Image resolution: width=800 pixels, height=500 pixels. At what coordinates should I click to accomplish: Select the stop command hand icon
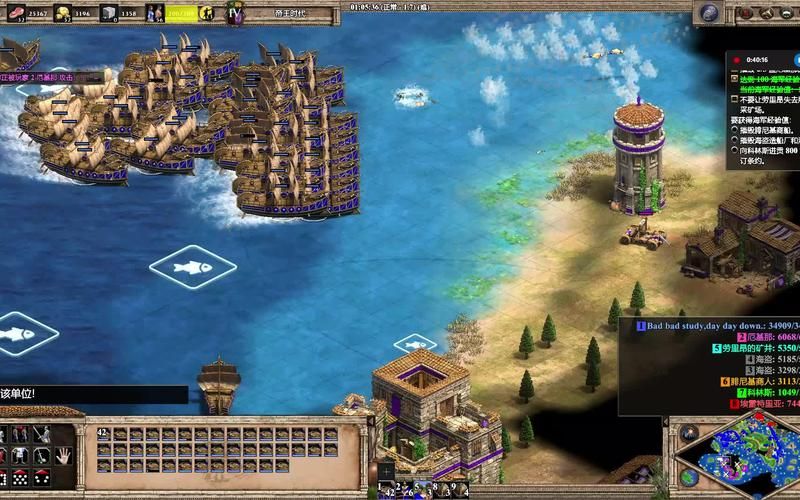(x=63, y=455)
